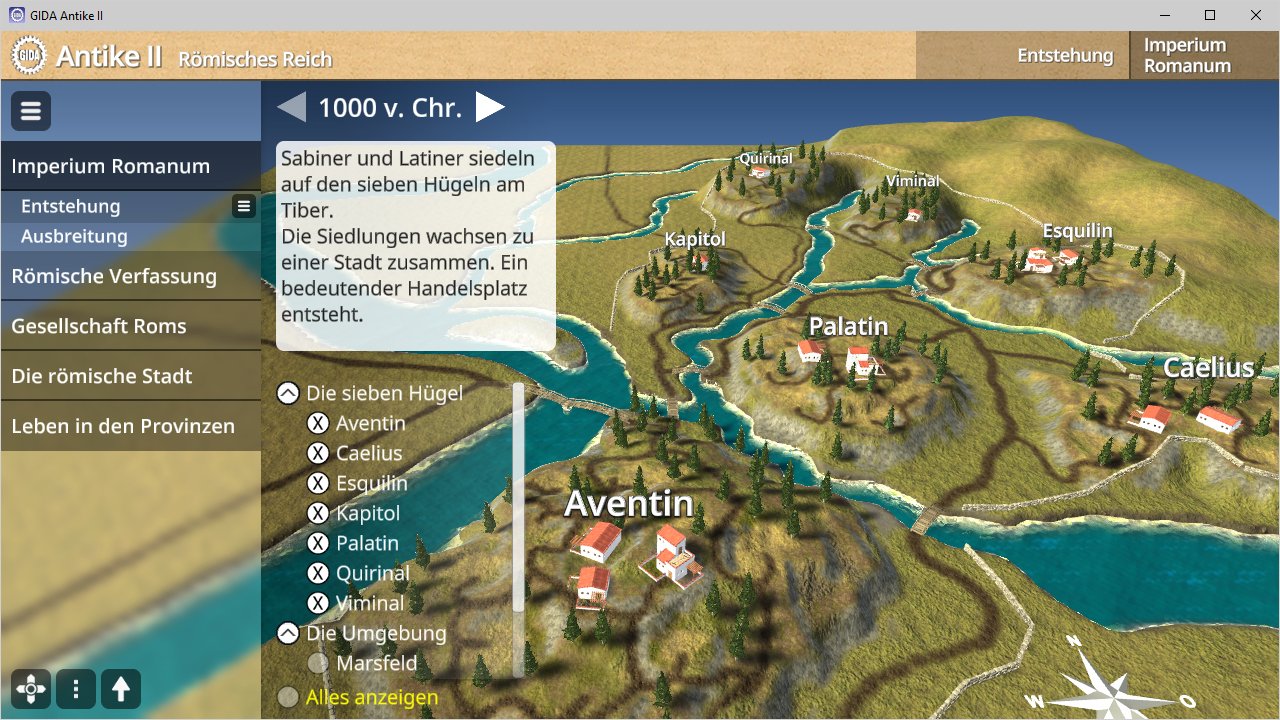Toggle the Aventin hill label

coord(318,423)
